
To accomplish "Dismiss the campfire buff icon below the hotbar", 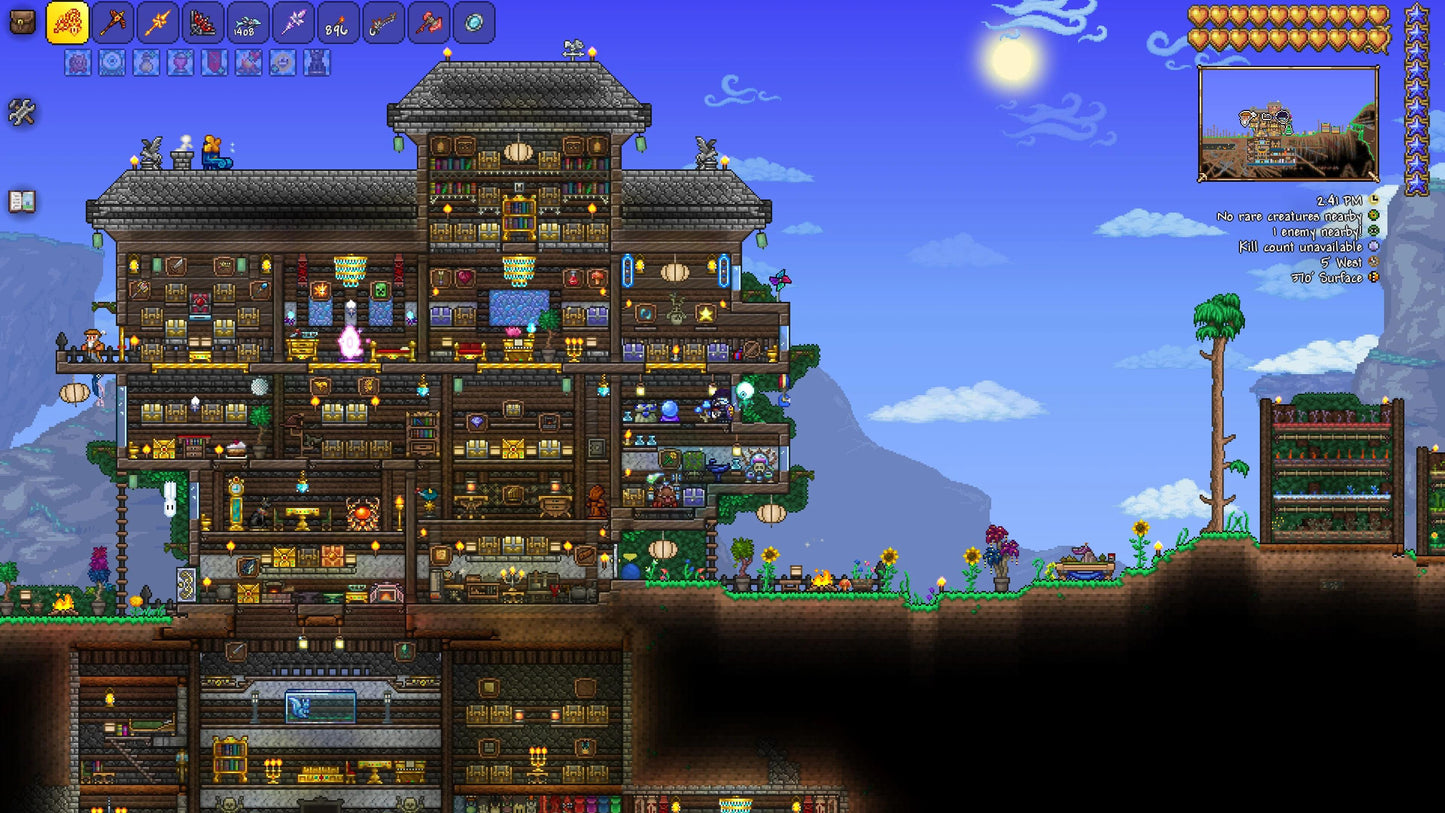I will [246, 63].
